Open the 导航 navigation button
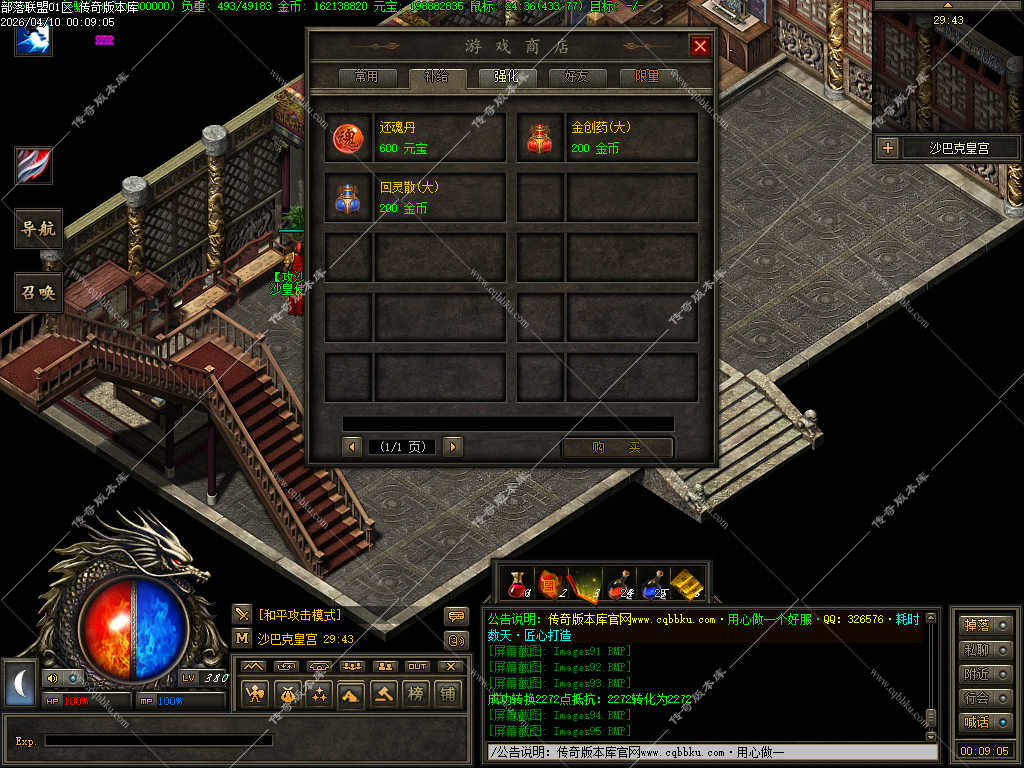 pos(38,229)
